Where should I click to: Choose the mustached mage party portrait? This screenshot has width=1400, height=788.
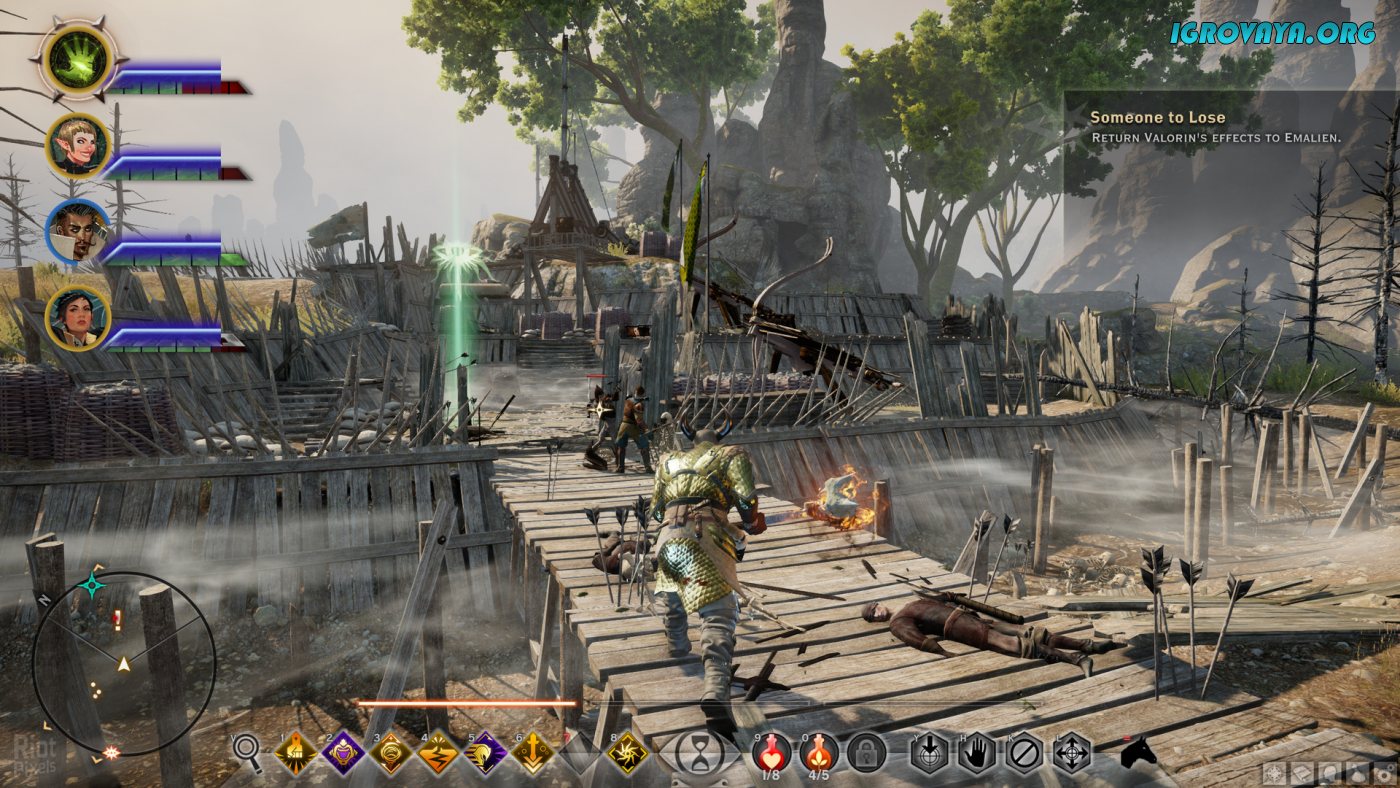click(77, 233)
